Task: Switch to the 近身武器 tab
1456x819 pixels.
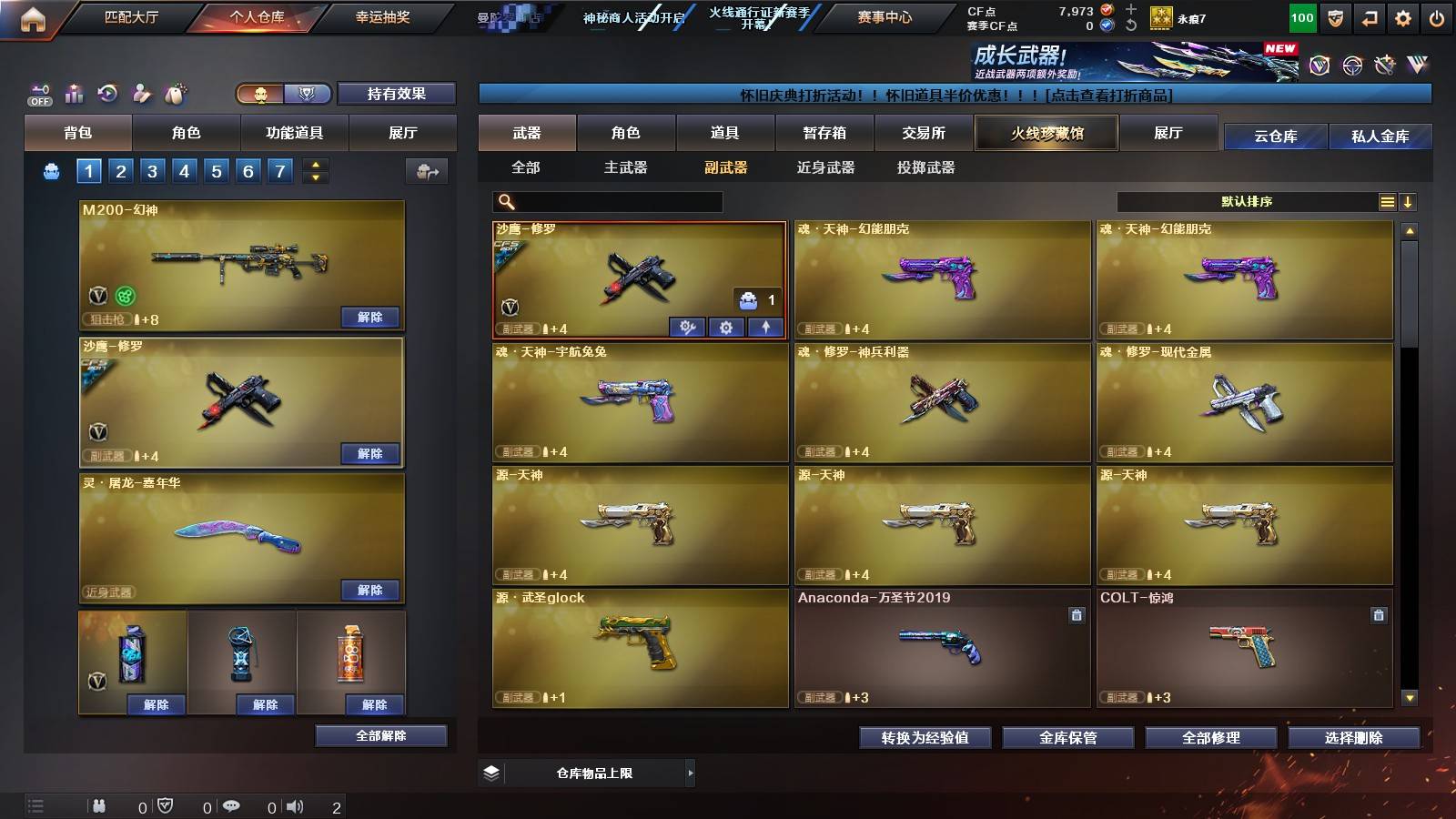Action: pos(824,167)
